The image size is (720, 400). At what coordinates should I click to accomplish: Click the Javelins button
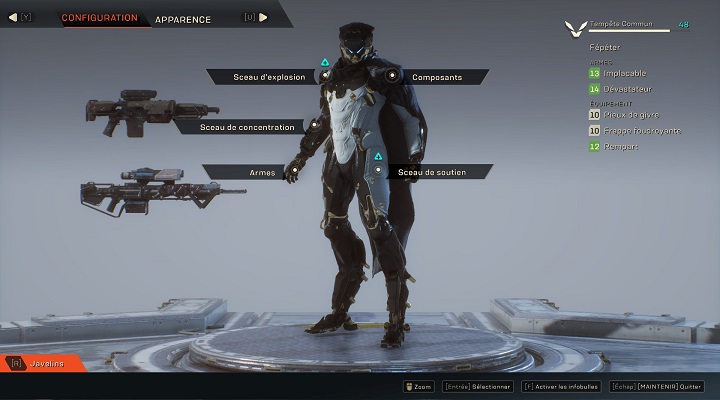point(47,363)
